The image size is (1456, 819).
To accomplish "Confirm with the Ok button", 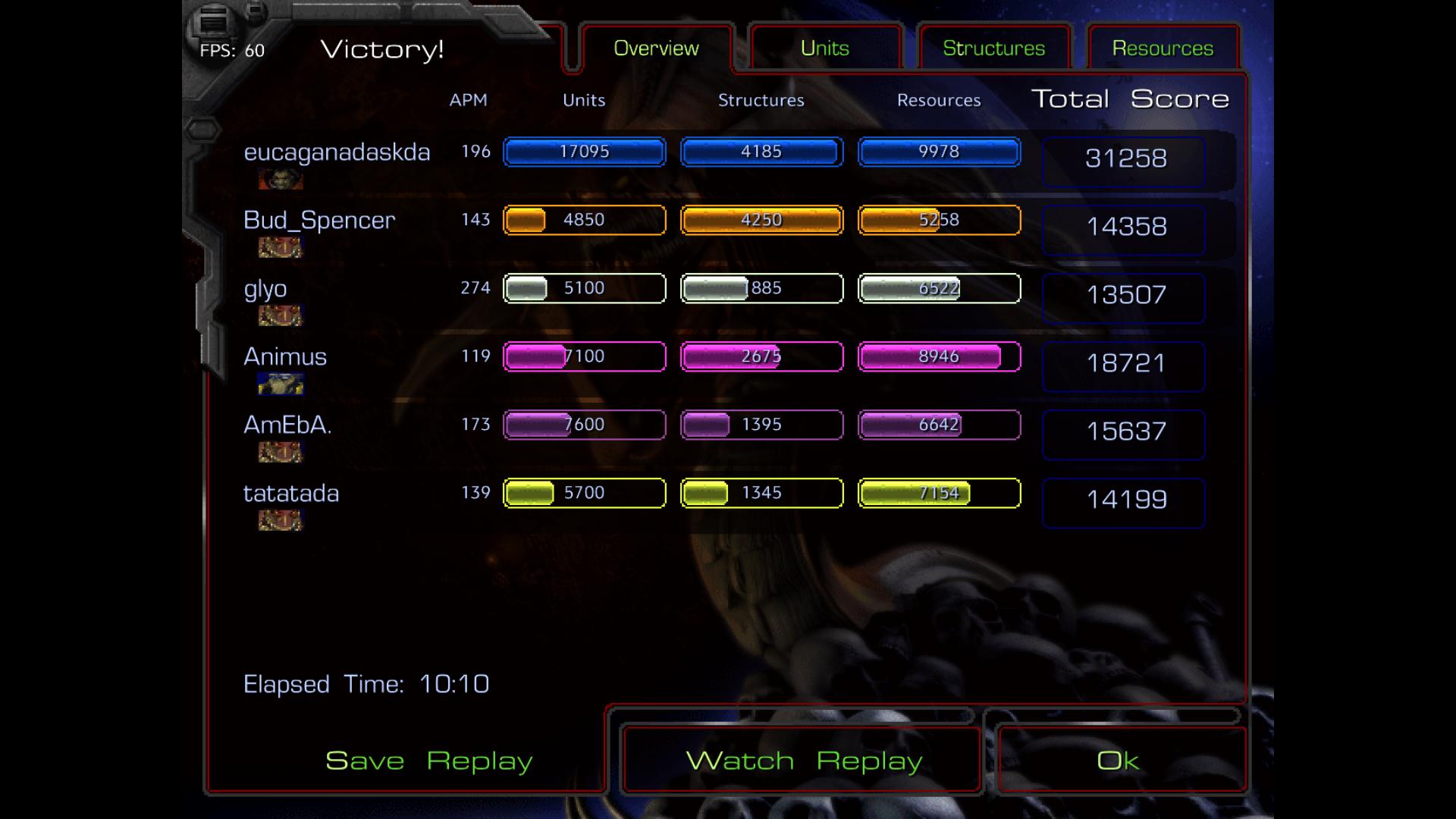I will [1118, 761].
